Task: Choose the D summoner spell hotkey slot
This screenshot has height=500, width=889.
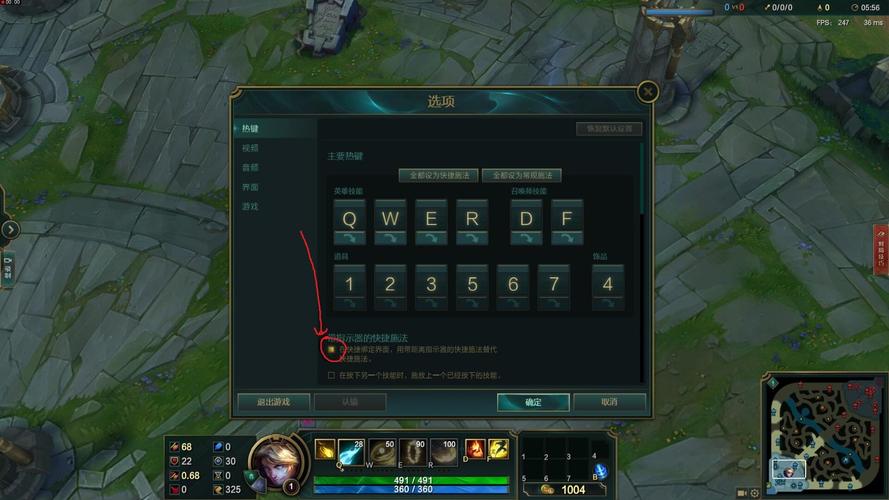Action: tap(526, 217)
